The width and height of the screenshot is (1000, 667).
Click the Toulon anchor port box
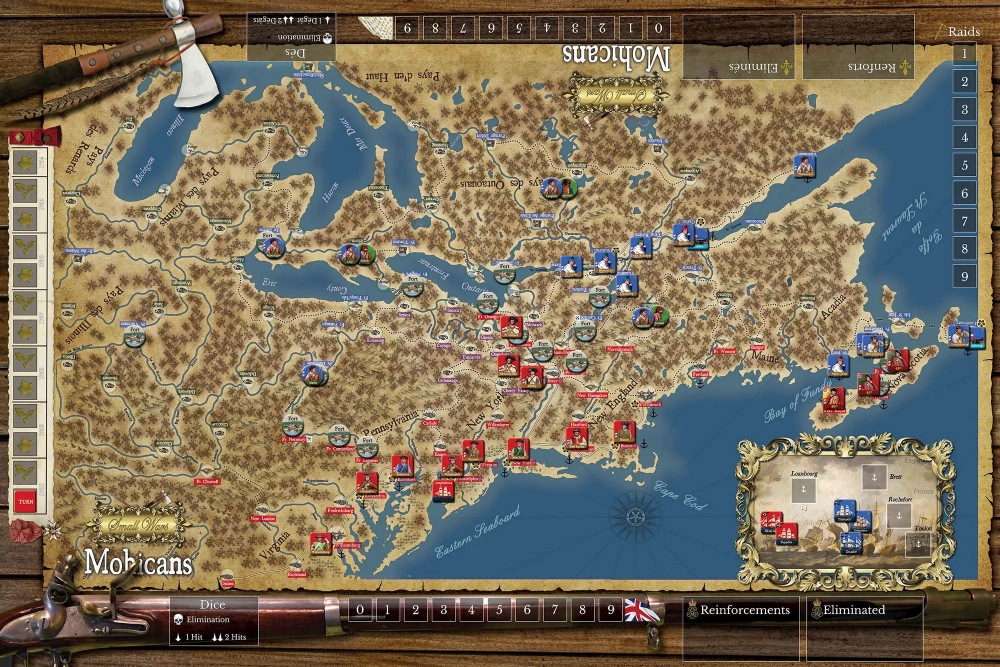coord(918,544)
